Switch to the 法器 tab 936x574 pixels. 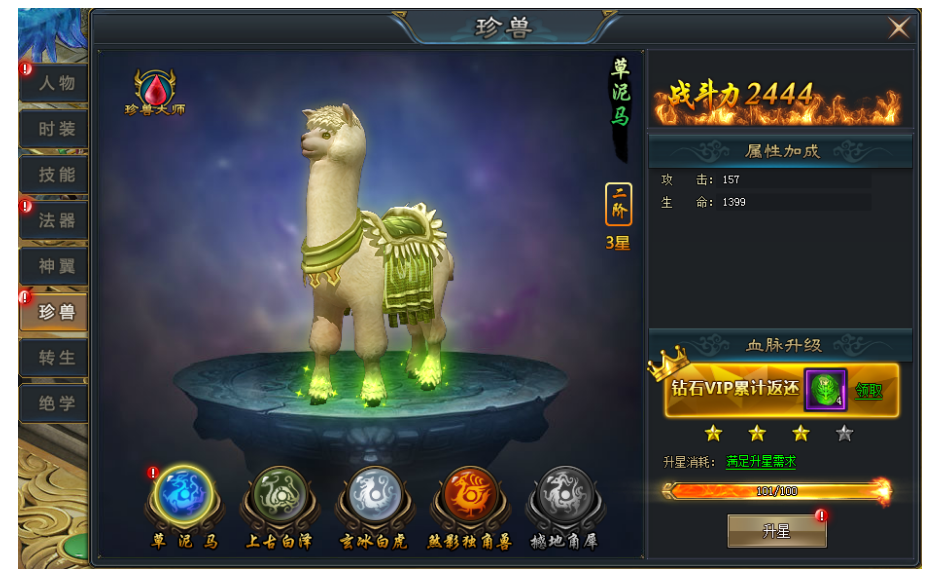pos(57,221)
